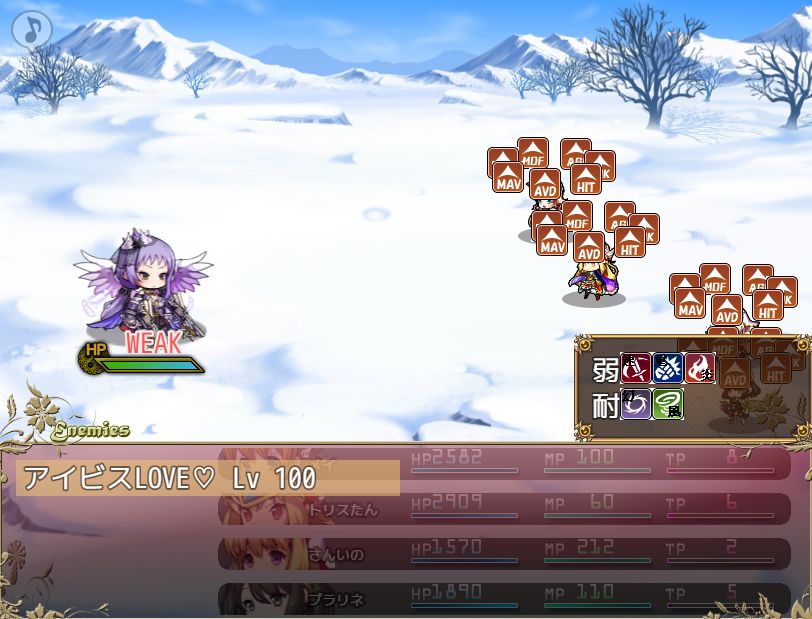Toggle the music note sound button
Viewport: 812px width, 619px height.
[x=32, y=30]
